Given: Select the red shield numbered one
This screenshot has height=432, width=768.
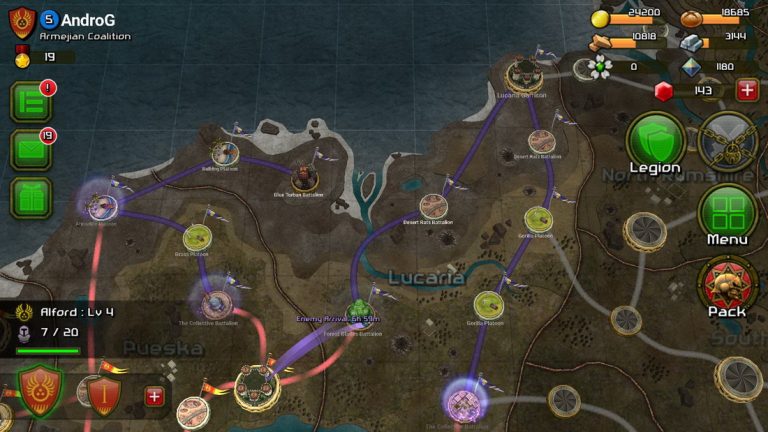Looking at the screenshot, I should coord(104,395).
